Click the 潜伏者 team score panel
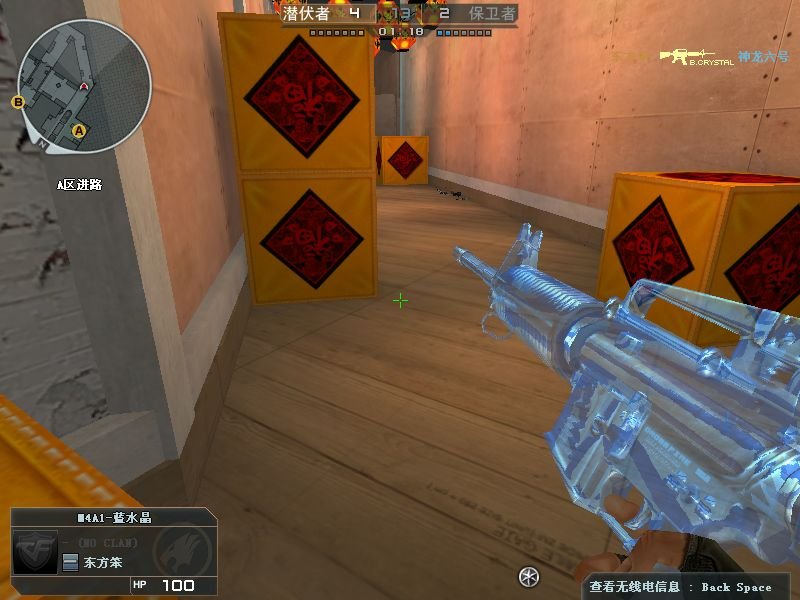Image resolution: width=800 pixels, height=600 pixels. (x=325, y=14)
